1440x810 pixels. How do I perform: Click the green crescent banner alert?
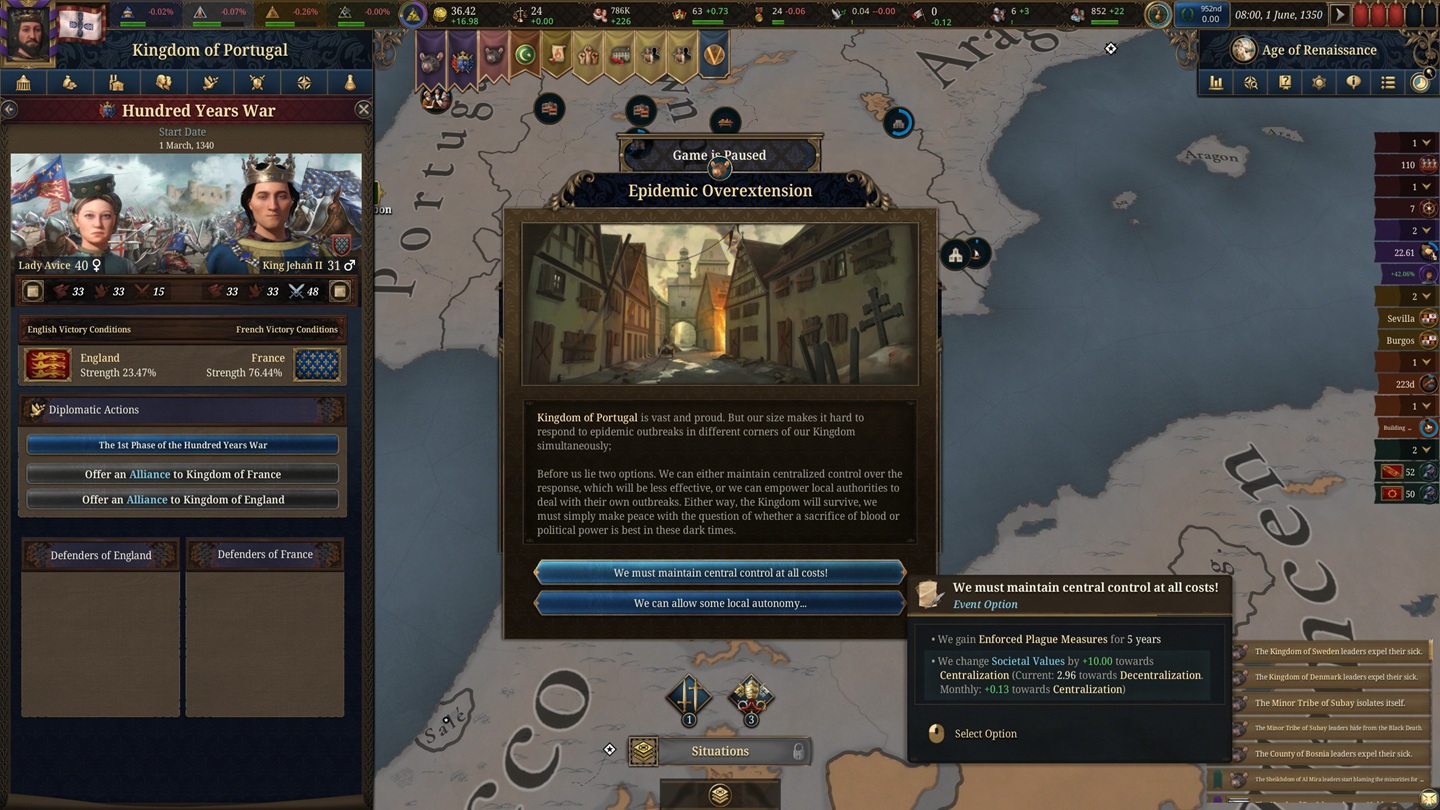coord(524,55)
